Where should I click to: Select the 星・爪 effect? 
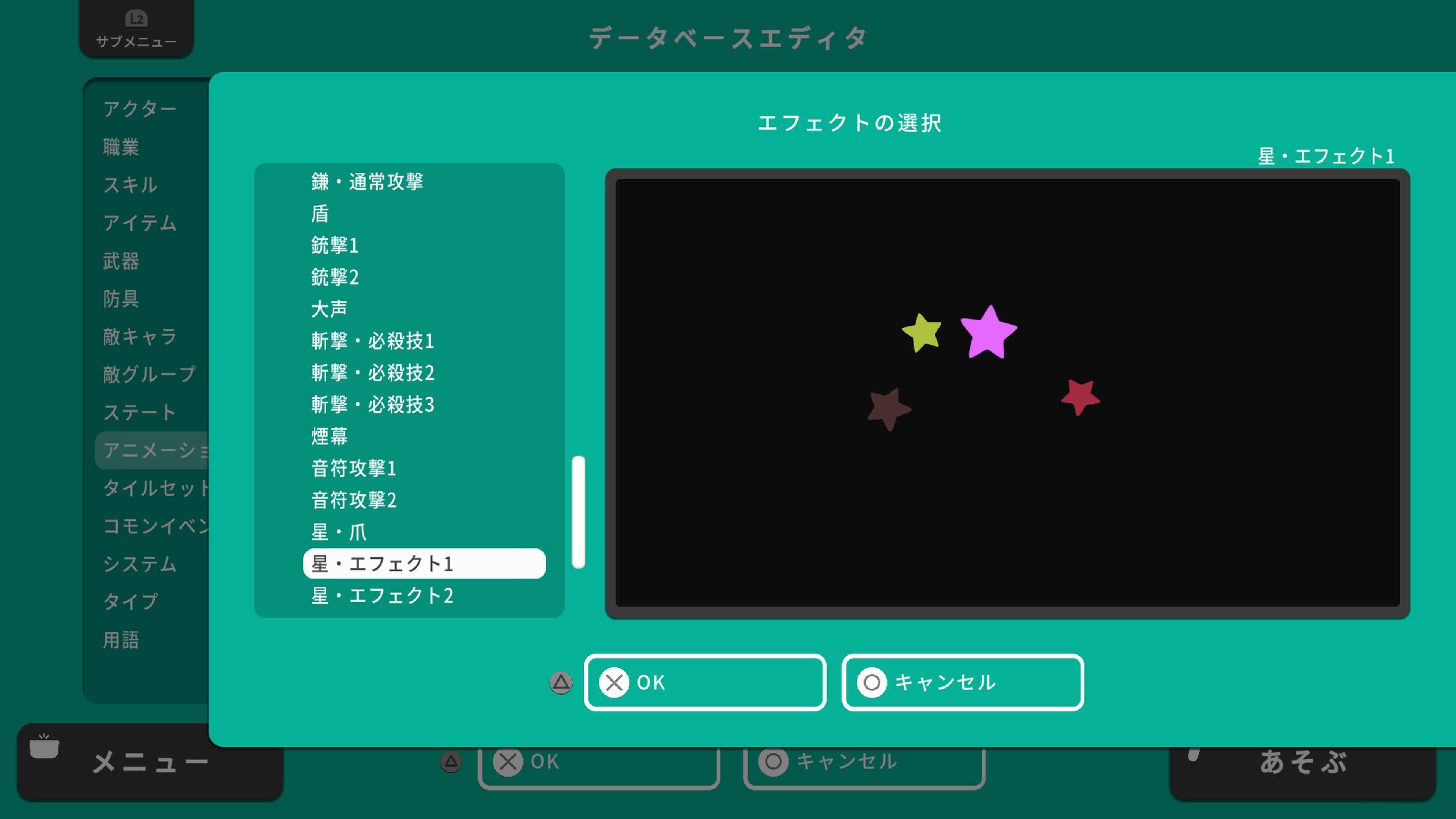[339, 532]
